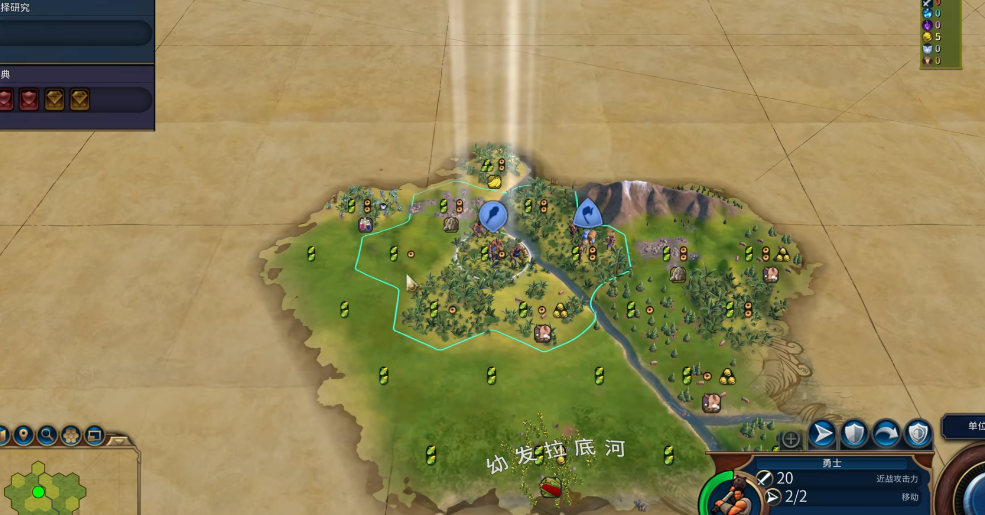Open the research selection panel
Screen dimensions: 985x515
75,32
